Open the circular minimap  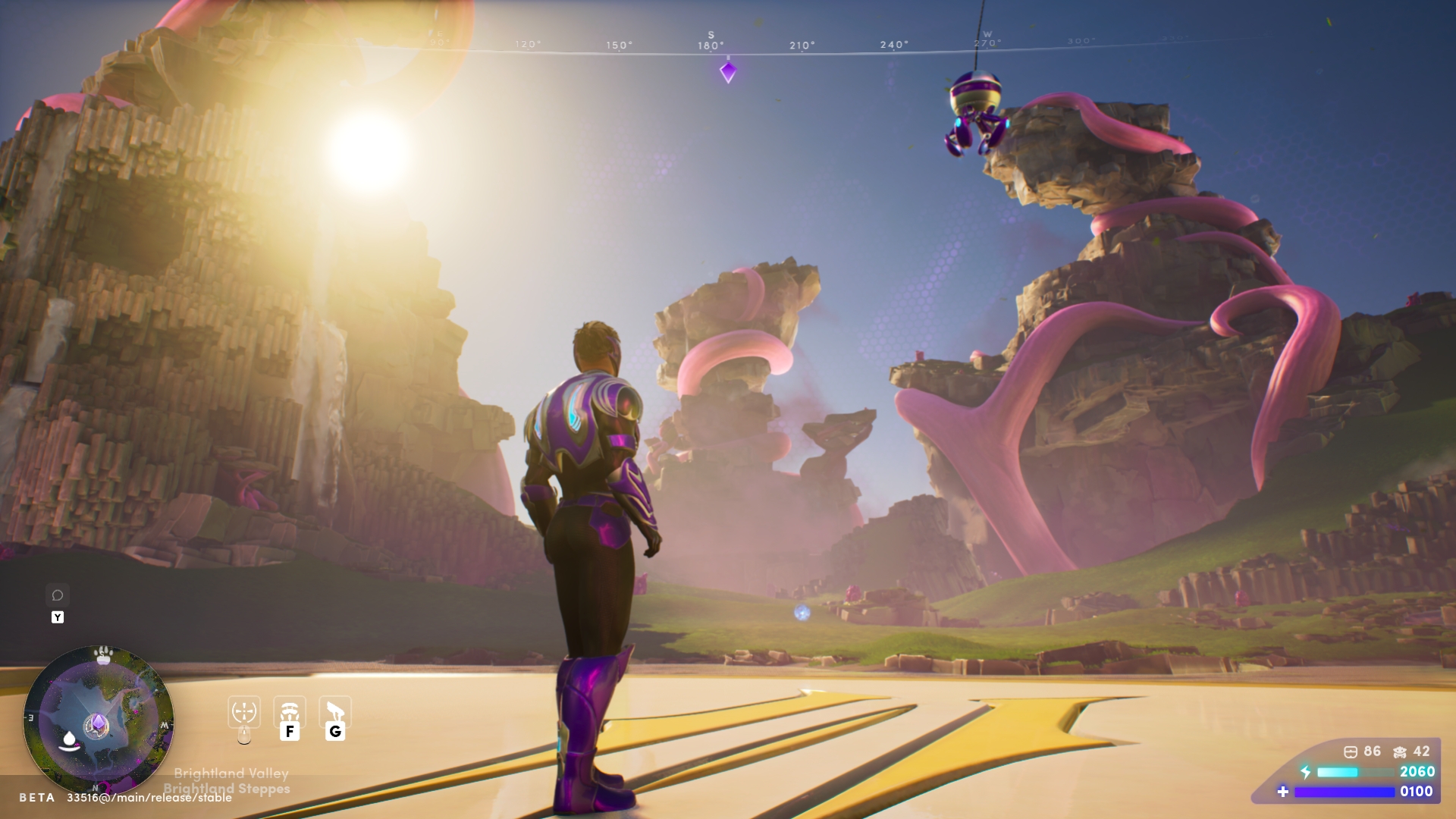click(x=99, y=720)
